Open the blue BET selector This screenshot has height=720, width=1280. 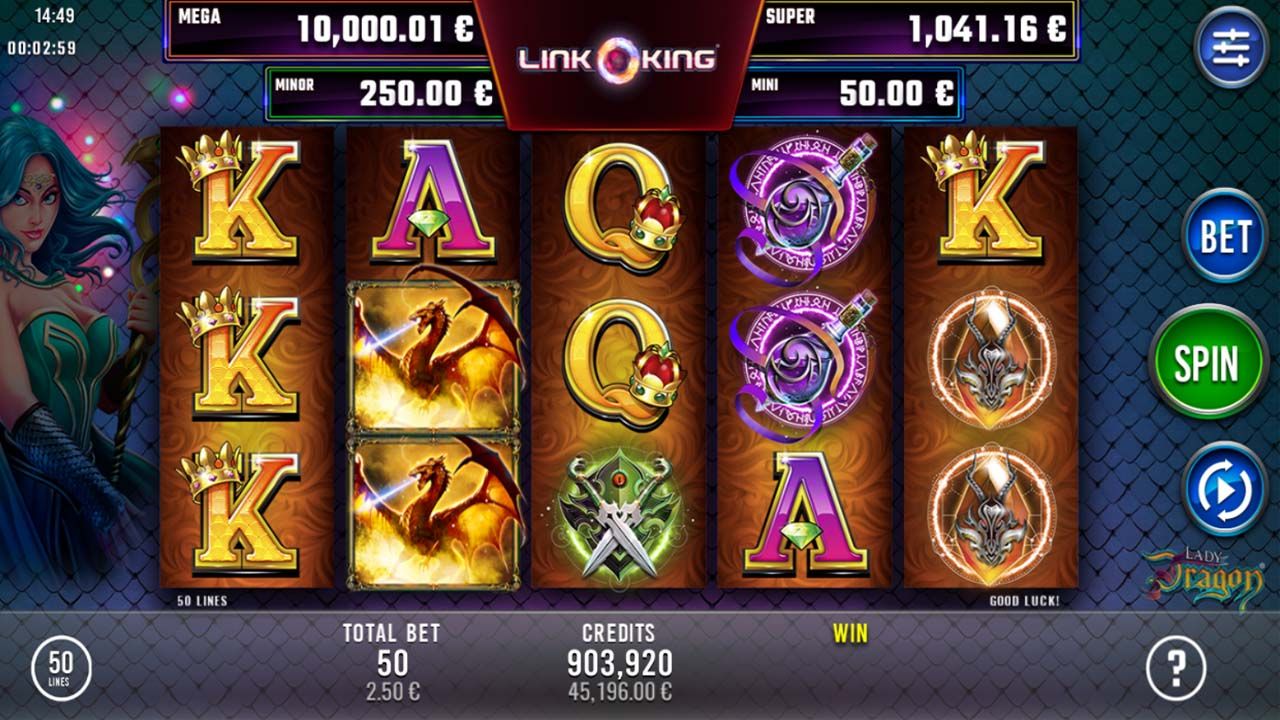coord(1225,237)
